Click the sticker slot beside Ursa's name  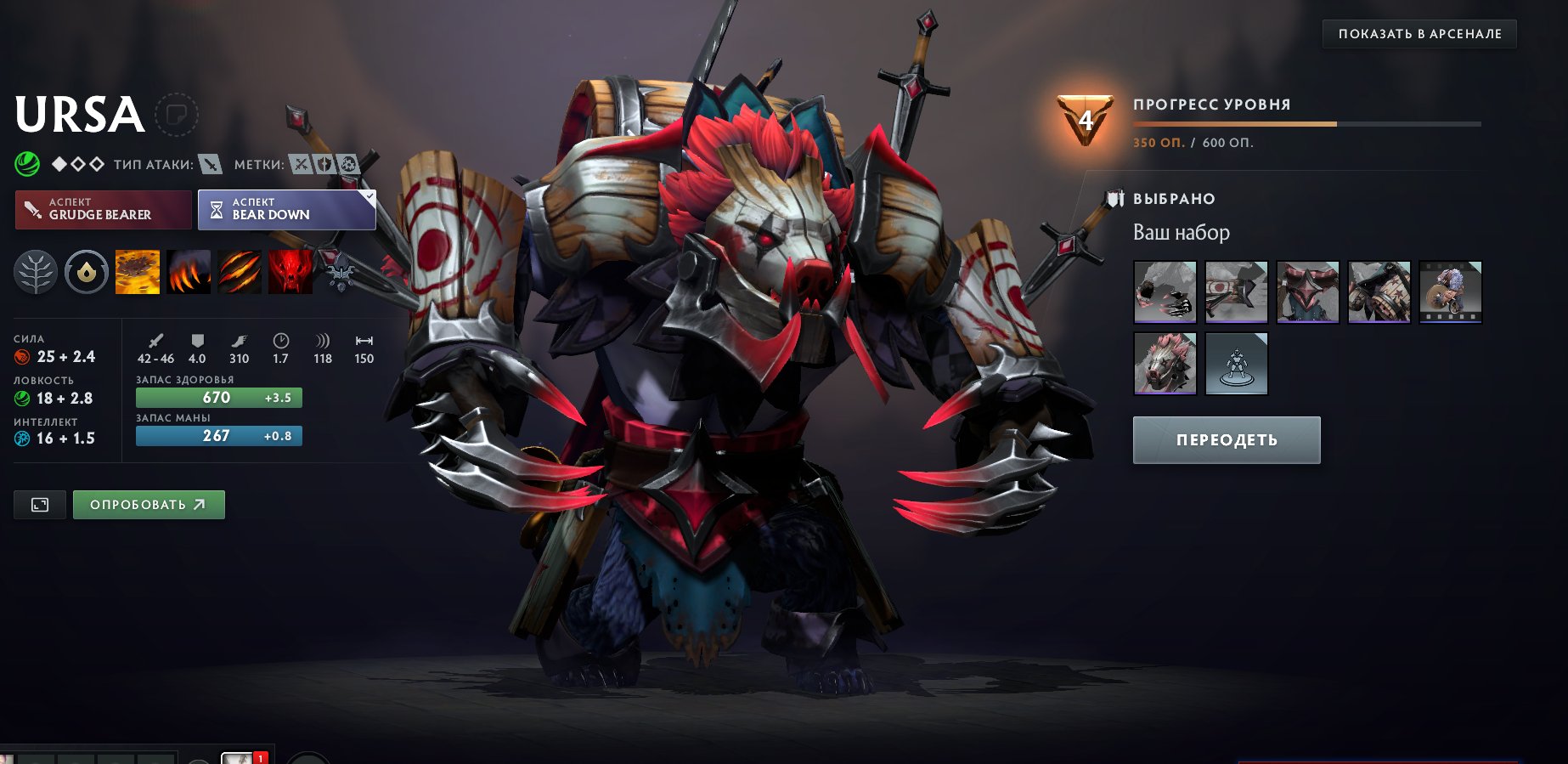coord(177,115)
